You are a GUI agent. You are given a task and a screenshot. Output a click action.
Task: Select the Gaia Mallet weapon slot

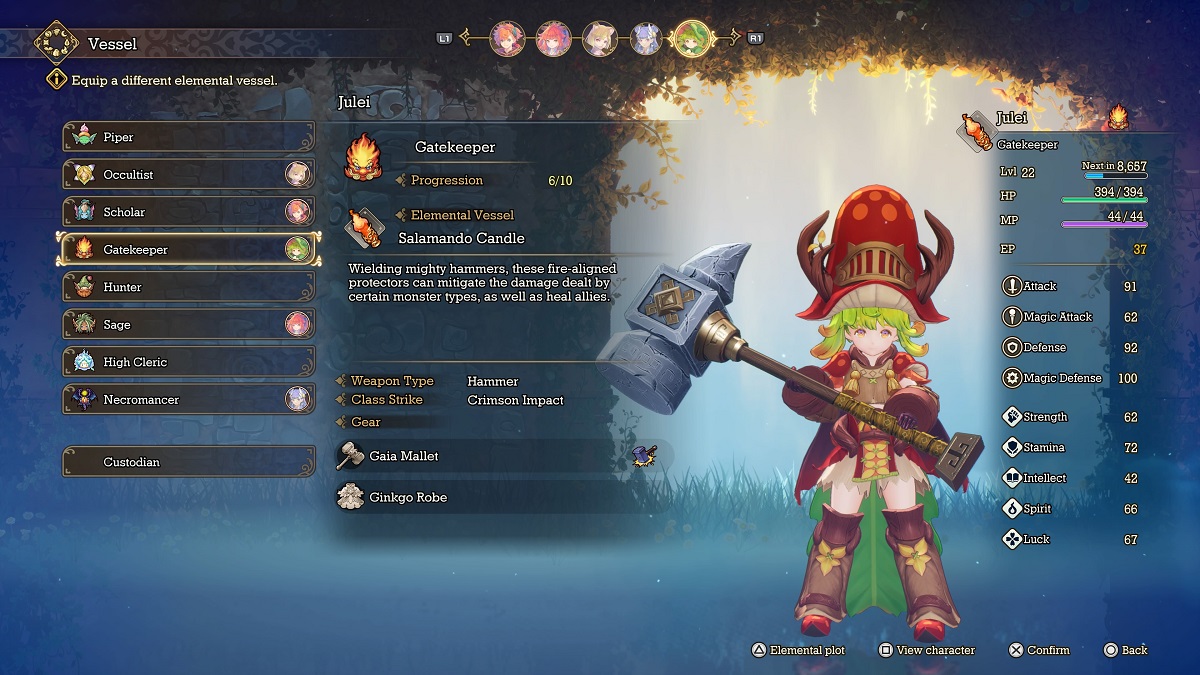coord(500,456)
